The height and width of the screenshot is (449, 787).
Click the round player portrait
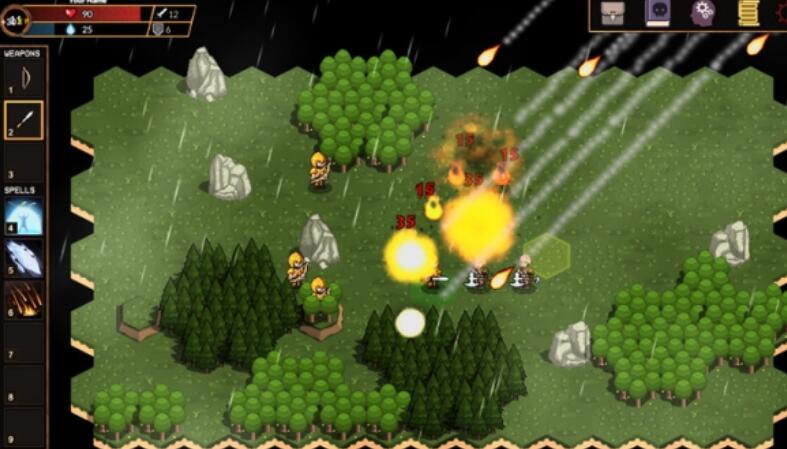pyautogui.click(x=14, y=19)
